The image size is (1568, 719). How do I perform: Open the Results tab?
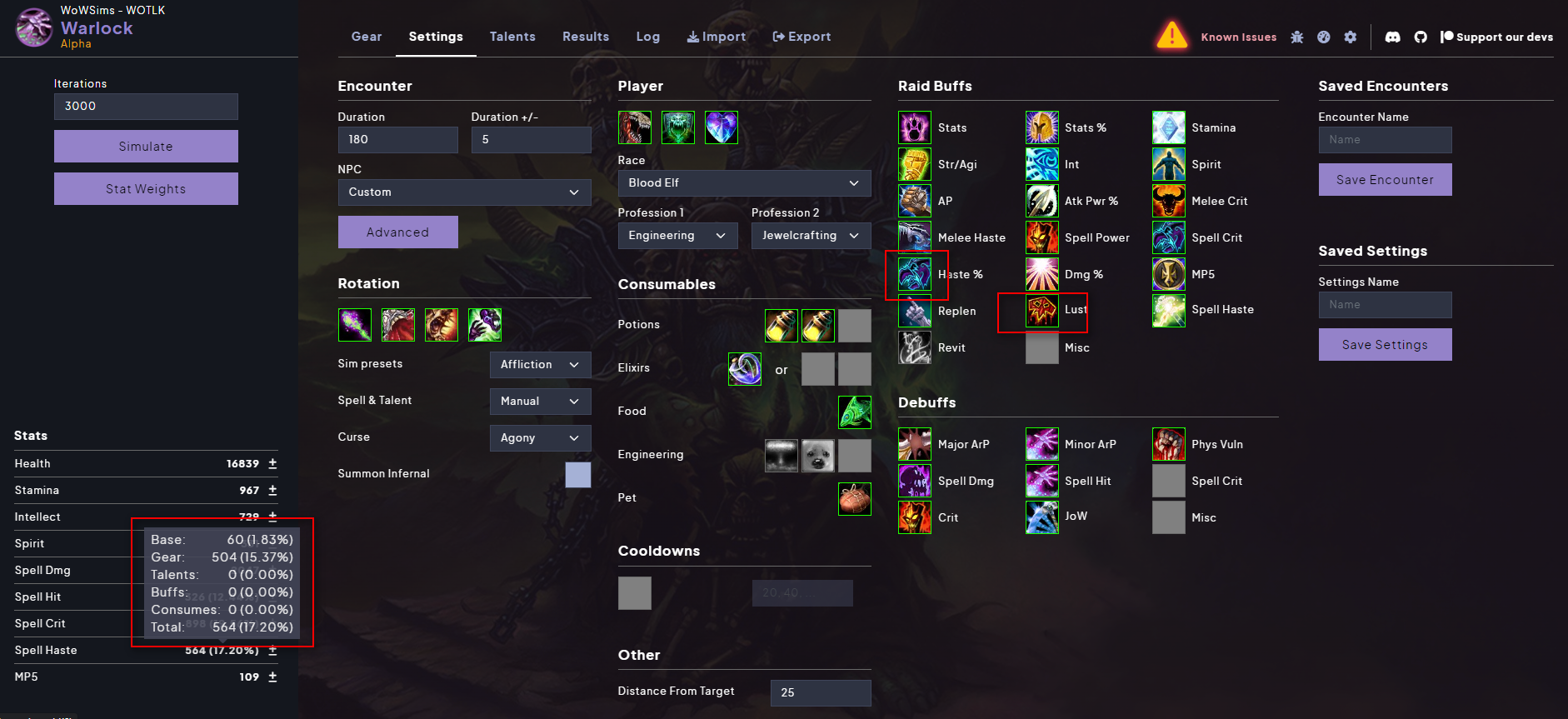(x=586, y=37)
